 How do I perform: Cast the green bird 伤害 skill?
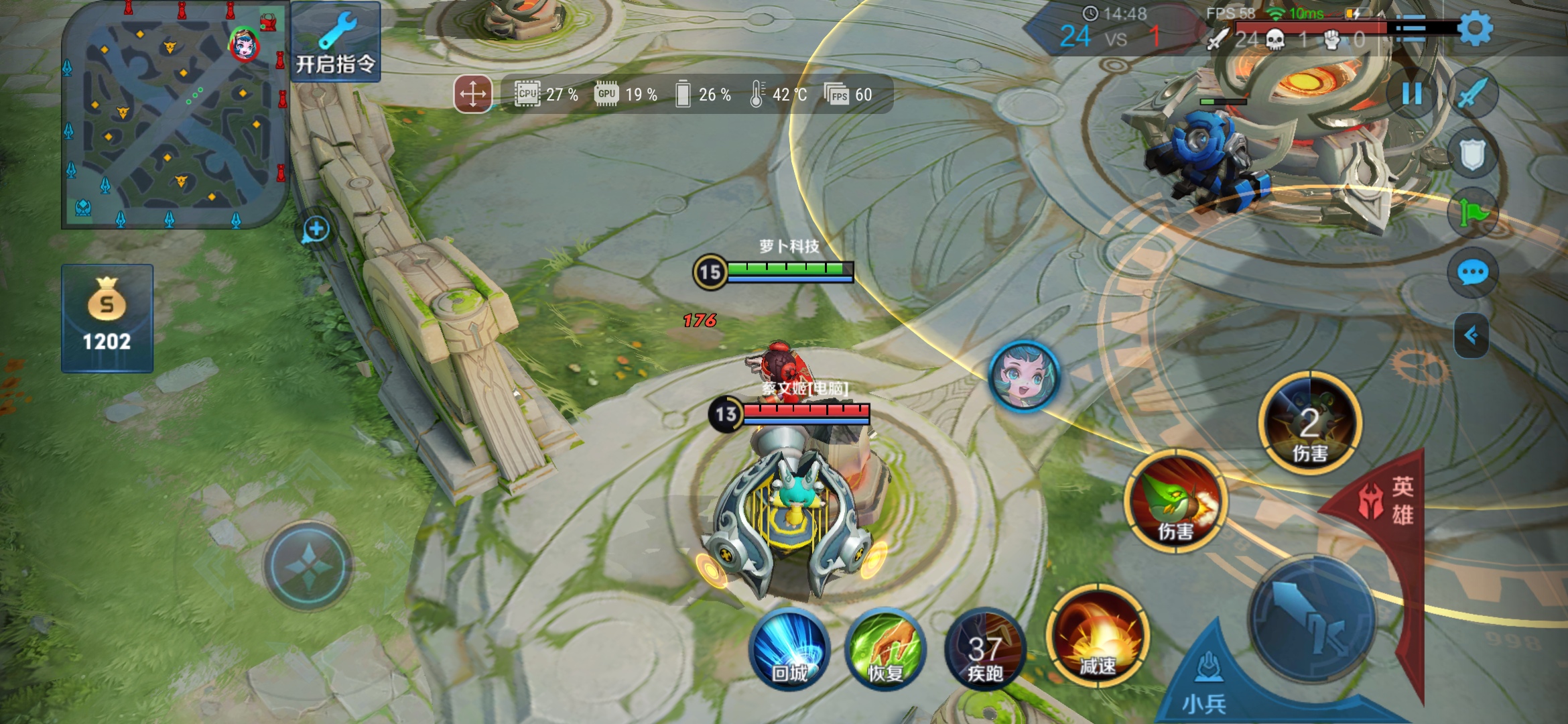(1176, 501)
